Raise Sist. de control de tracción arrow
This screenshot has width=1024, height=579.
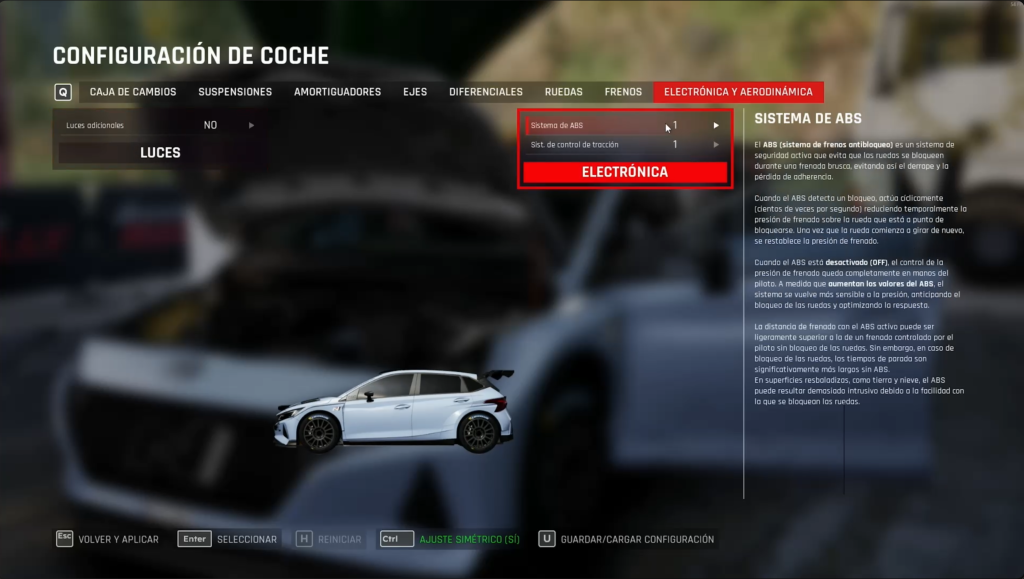[x=716, y=145]
